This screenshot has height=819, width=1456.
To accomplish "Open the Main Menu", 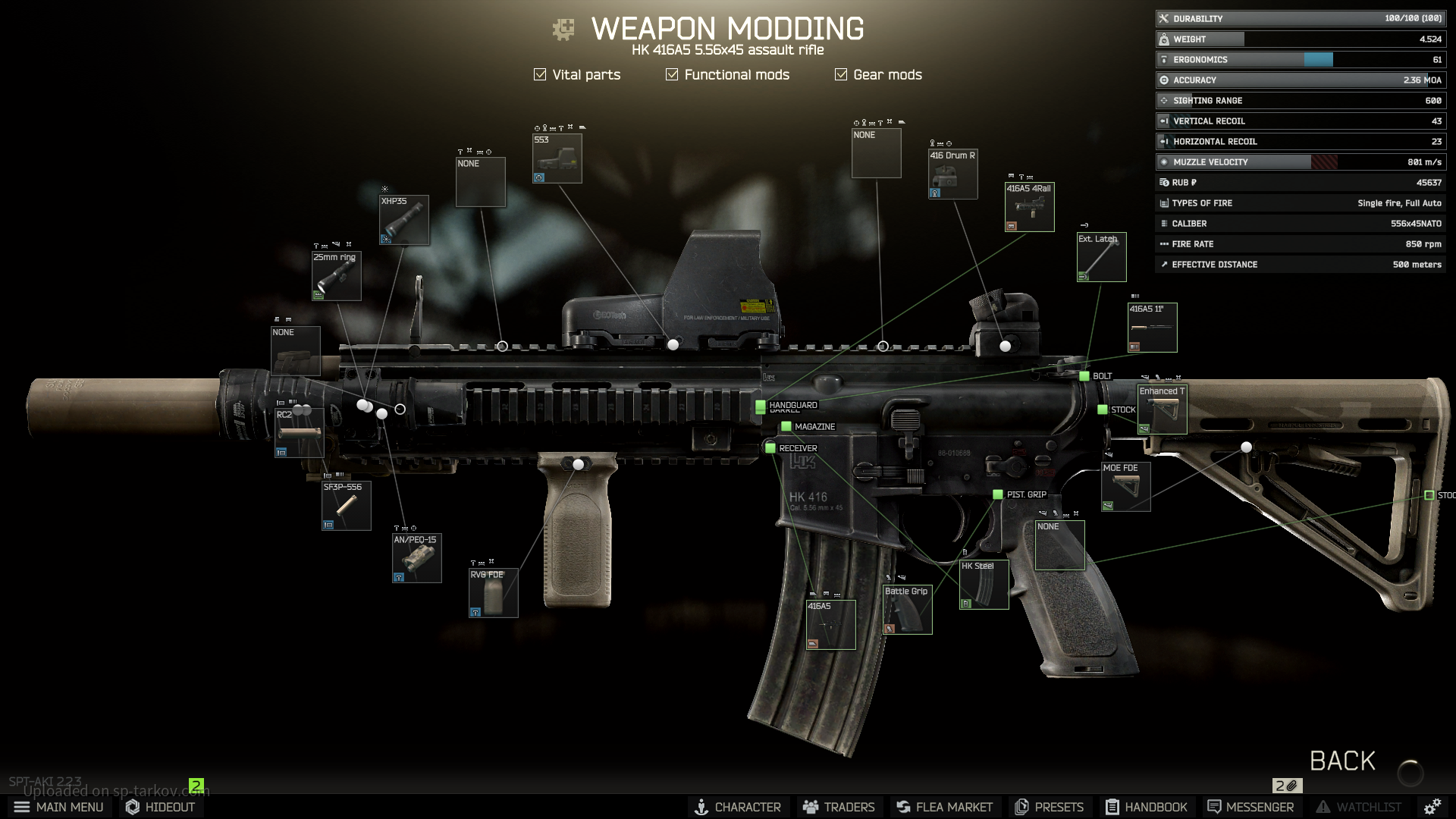I will (x=59, y=807).
